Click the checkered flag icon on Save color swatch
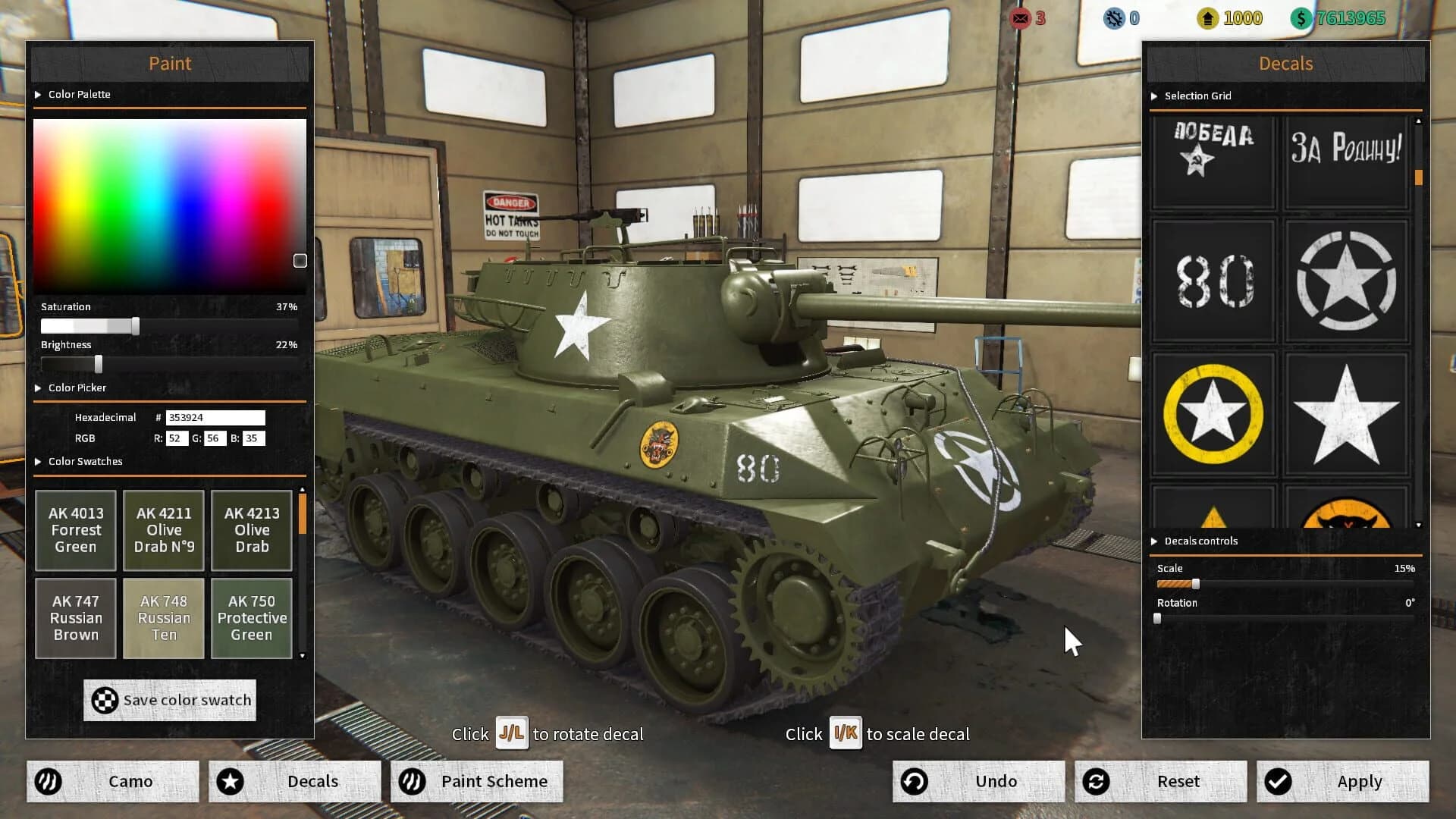The width and height of the screenshot is (1456, 819). pyautogui.click(x=105, y=700)
